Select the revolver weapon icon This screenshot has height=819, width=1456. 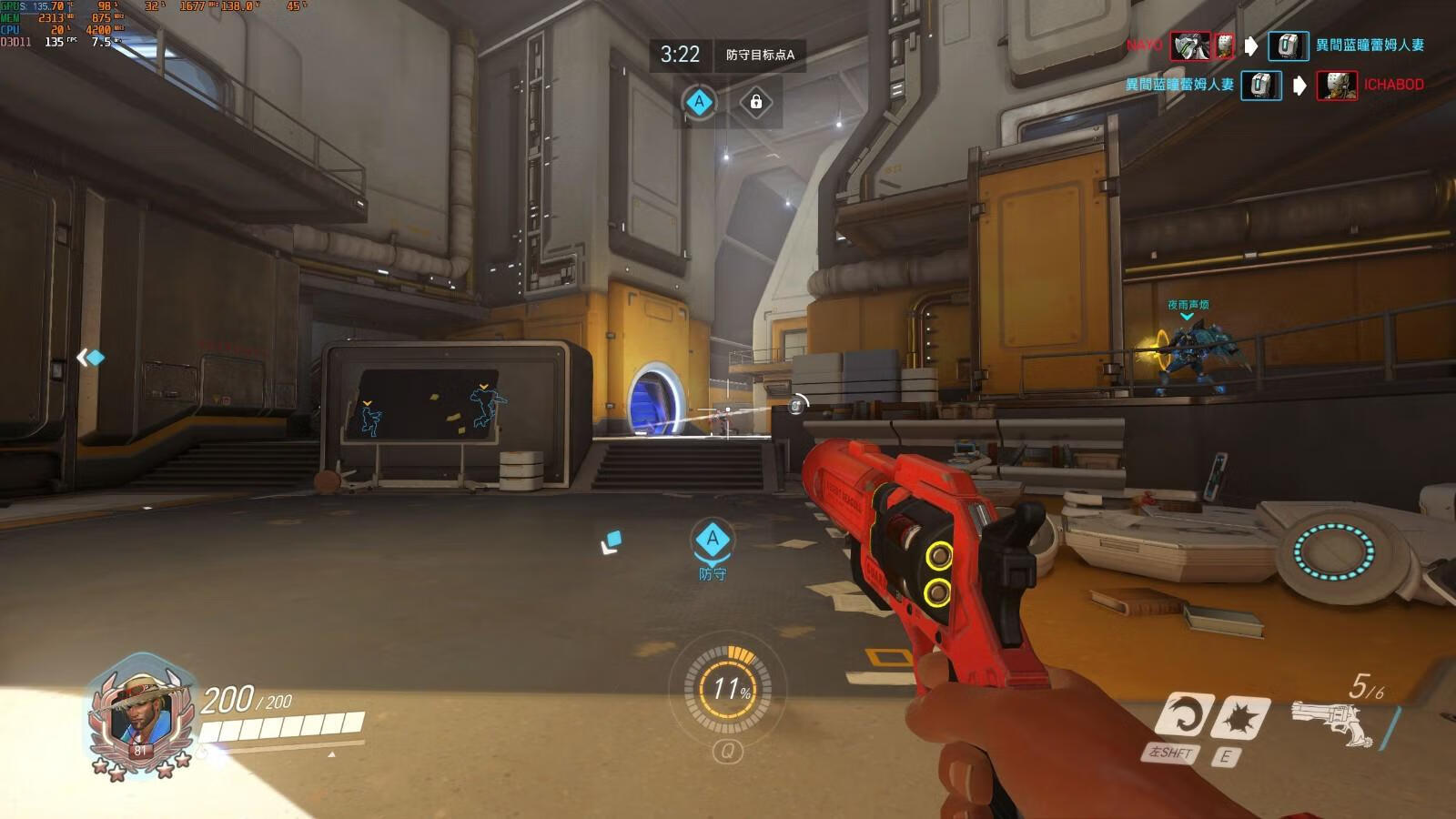tap(1332, 723)
